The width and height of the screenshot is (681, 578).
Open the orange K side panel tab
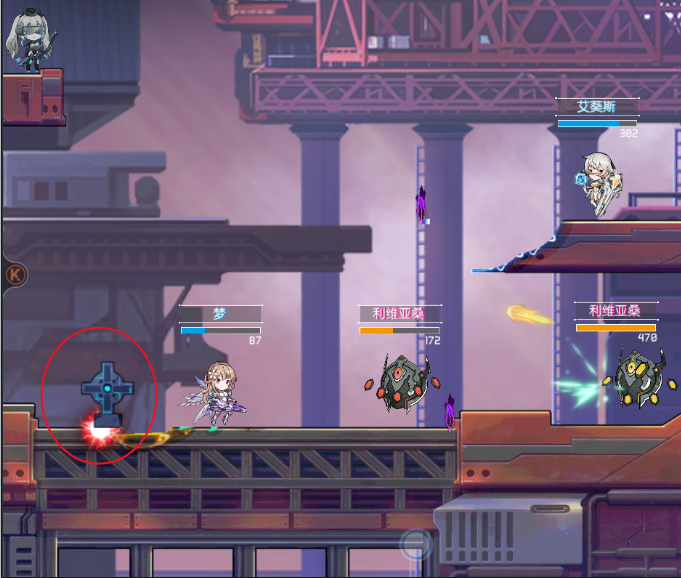tap(14, 273)
